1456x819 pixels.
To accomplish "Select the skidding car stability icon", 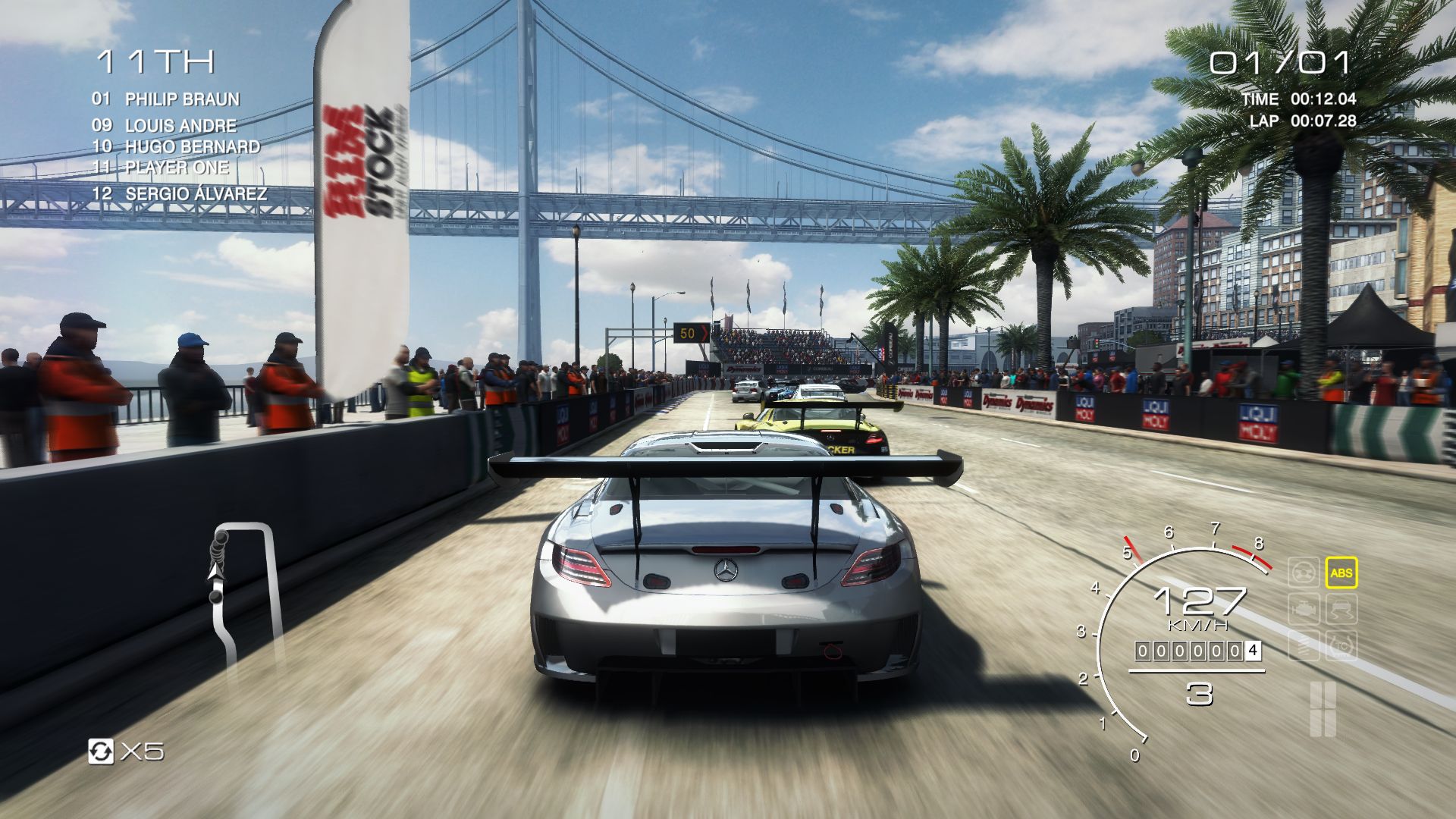I will (x=1341, y=610).
